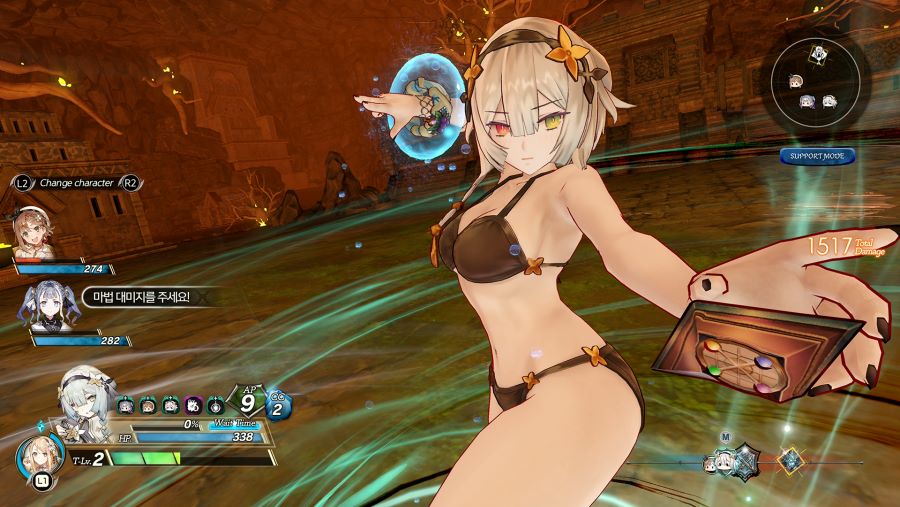Click the purple status effect icon

point(193,406)
